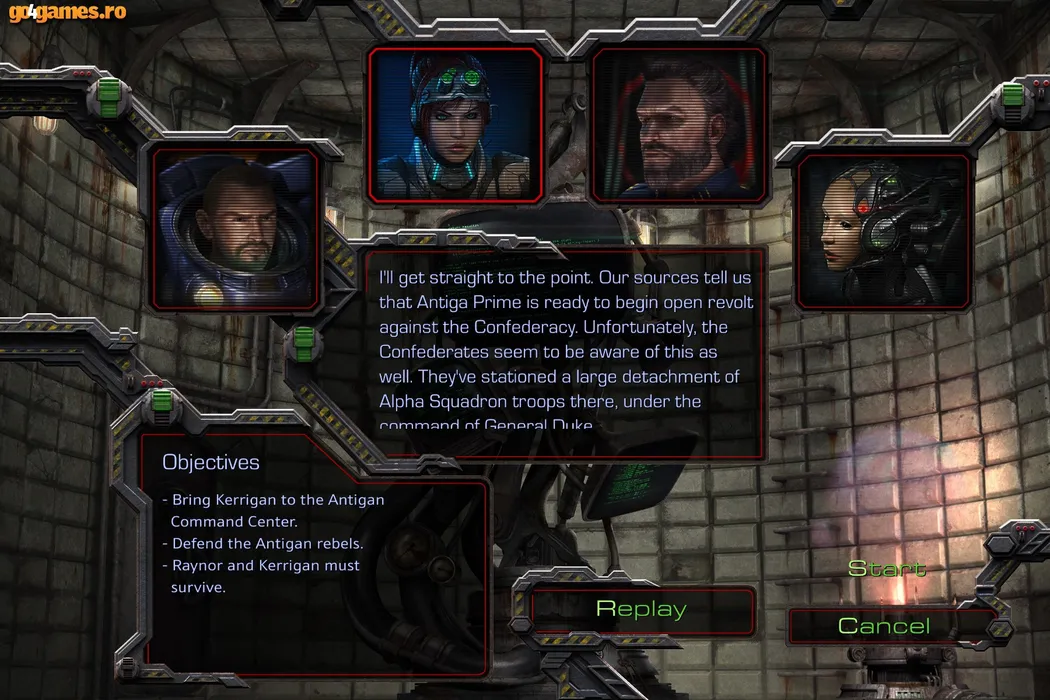Replay the briefing dialogue

click(x=641, y=609)
